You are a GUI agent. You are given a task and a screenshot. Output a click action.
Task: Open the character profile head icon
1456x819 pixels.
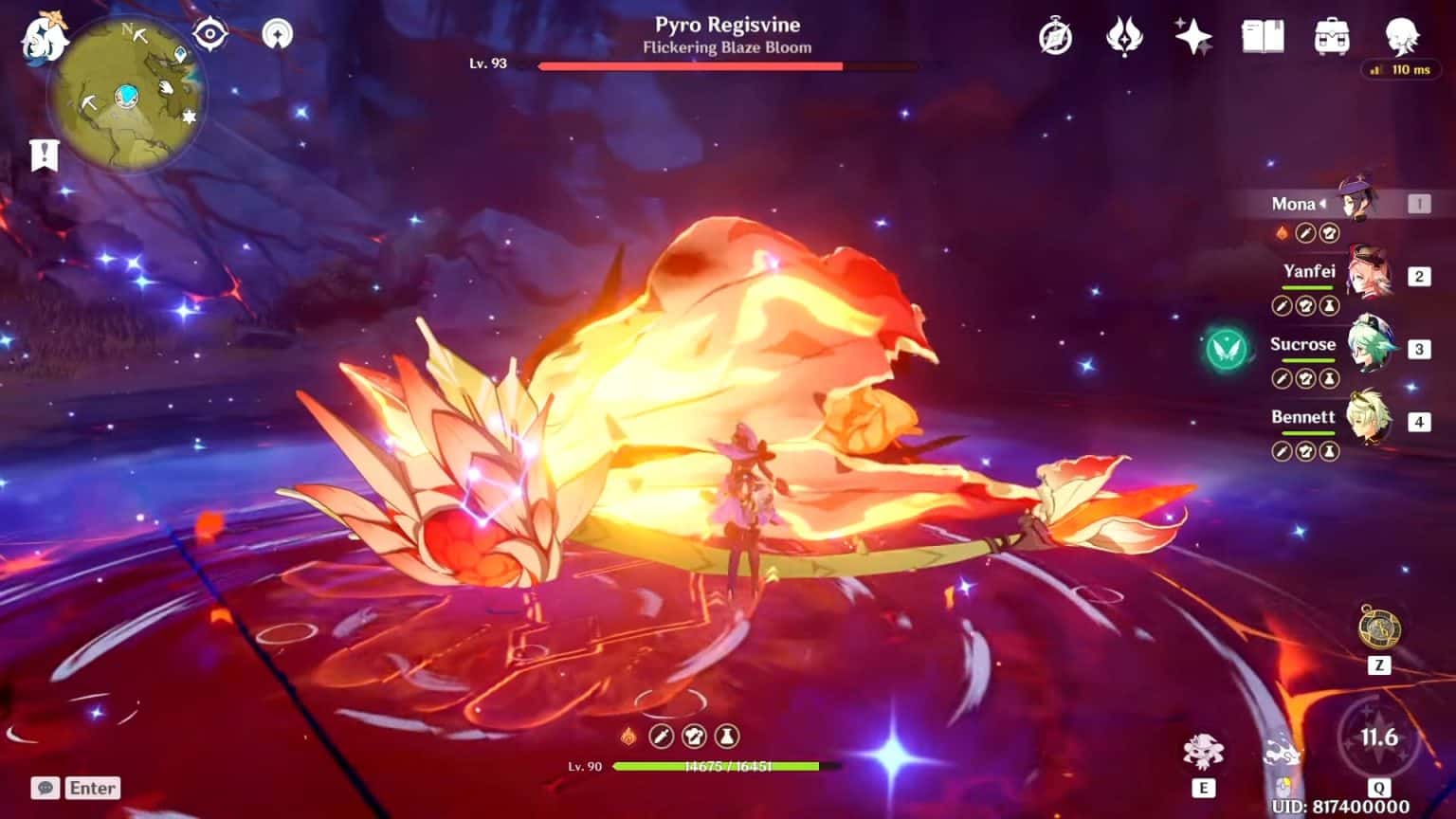[1401, 38]
